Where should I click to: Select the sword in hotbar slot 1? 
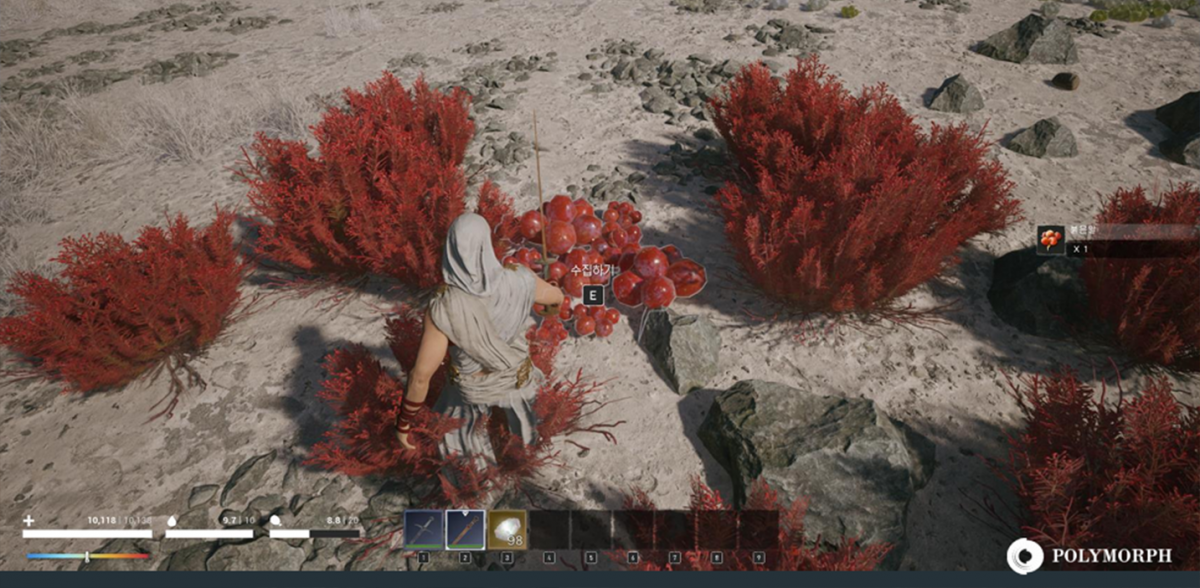coord(423,530)
